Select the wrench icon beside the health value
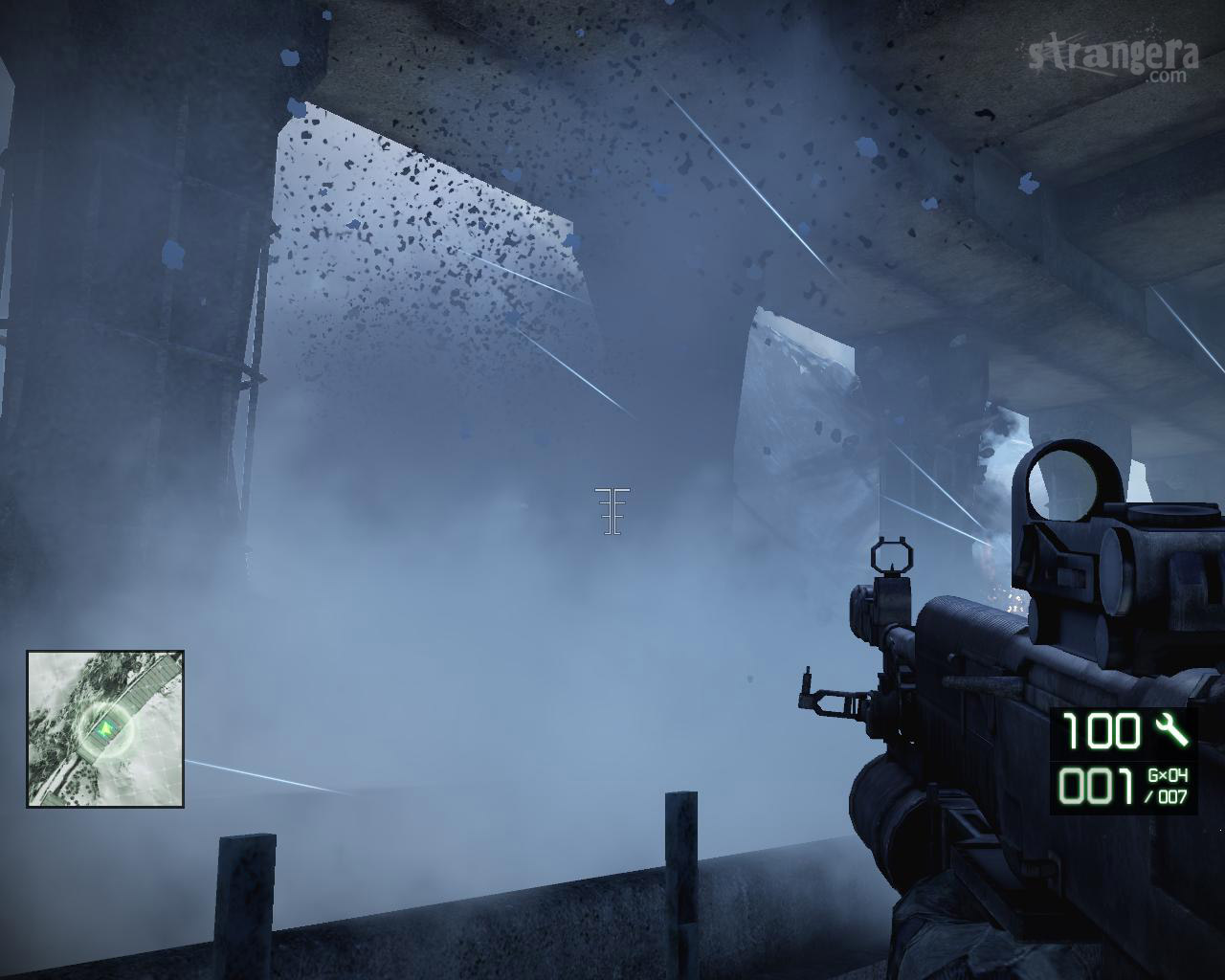The height and width of the screenshot is (980, 1225). click(x=1170, y=730)
